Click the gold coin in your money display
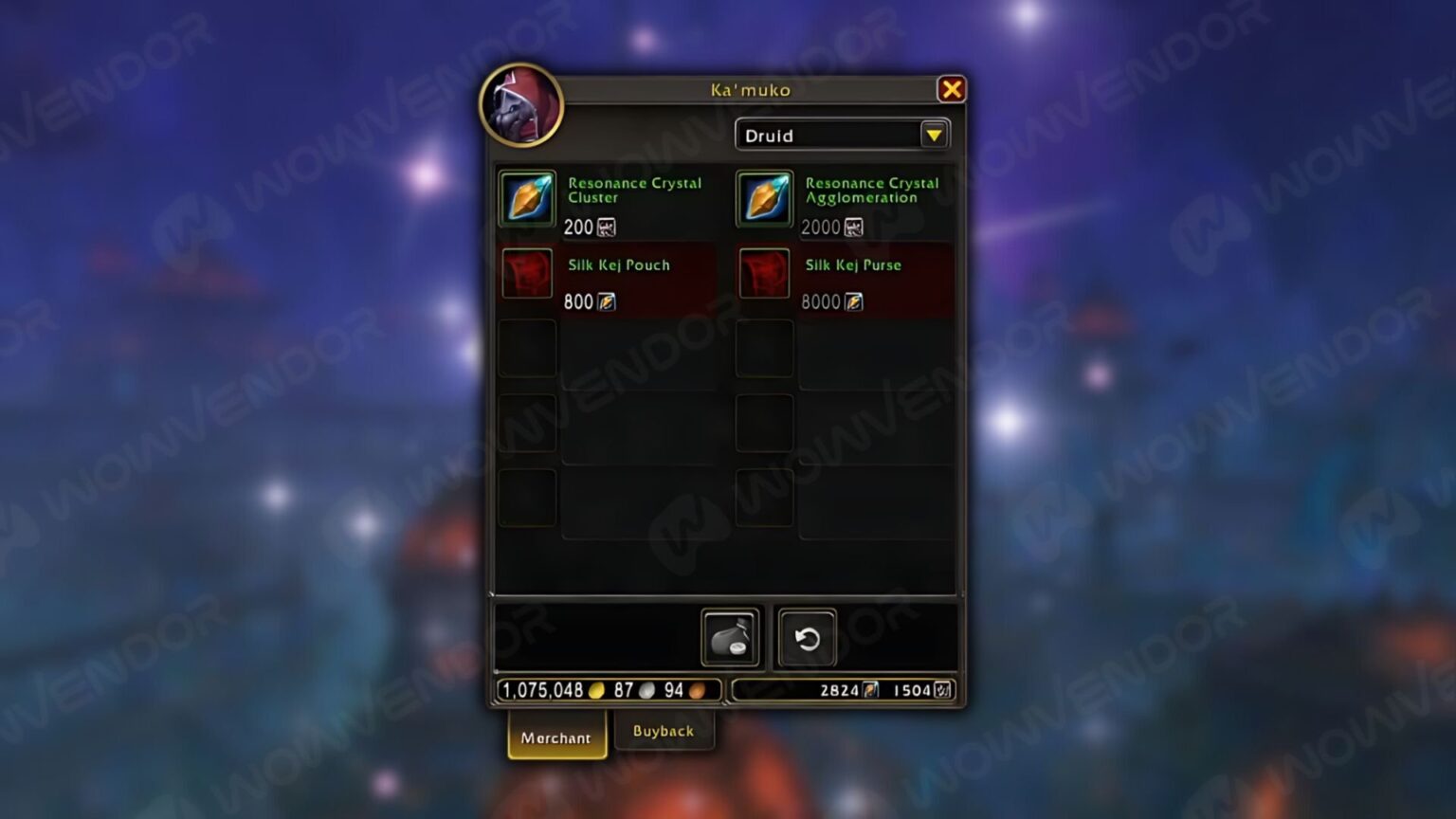This screenshot has width=1456, height=819. pyautogui.click(x=595, y=691)
